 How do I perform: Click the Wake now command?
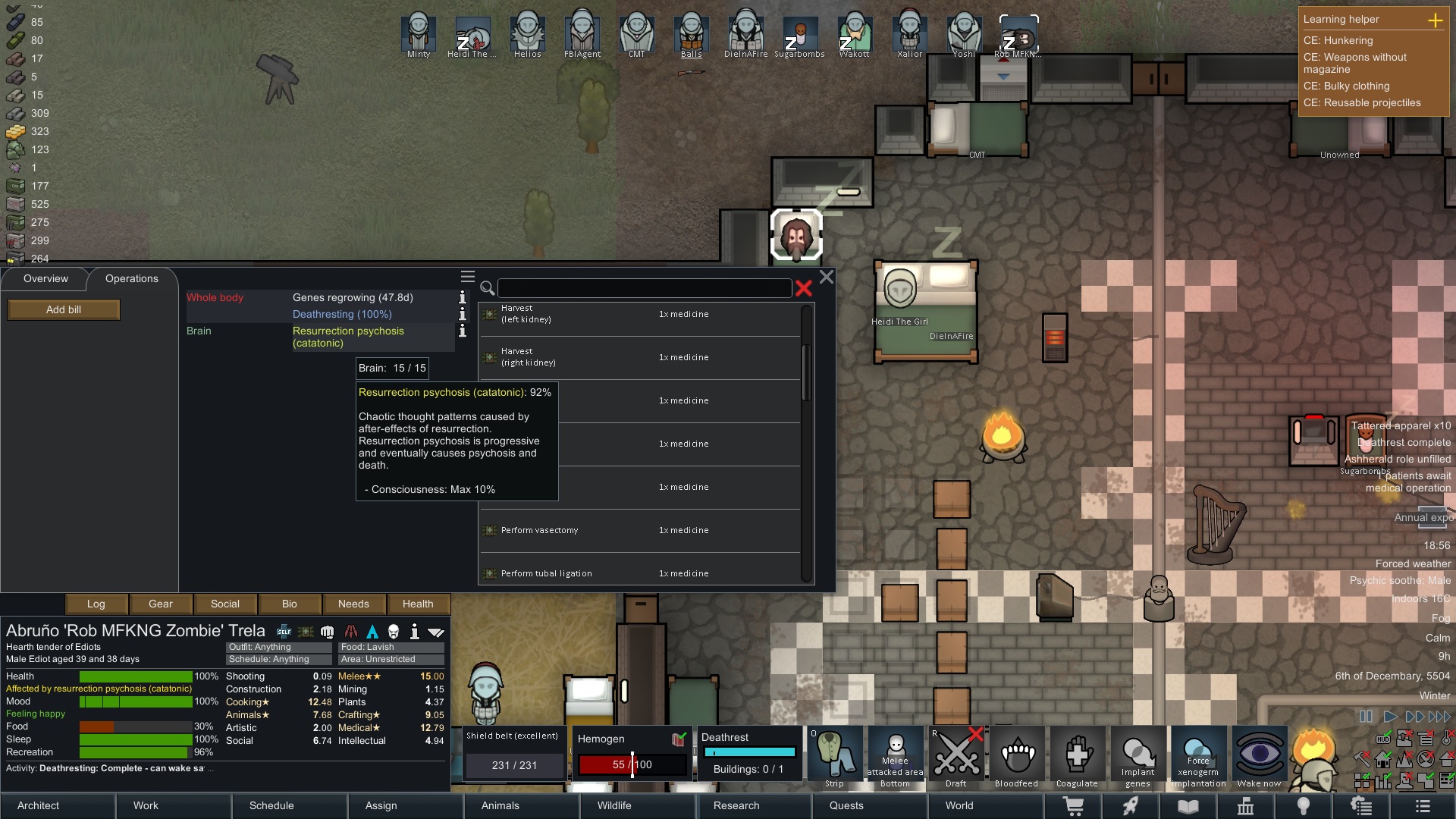1259,758
